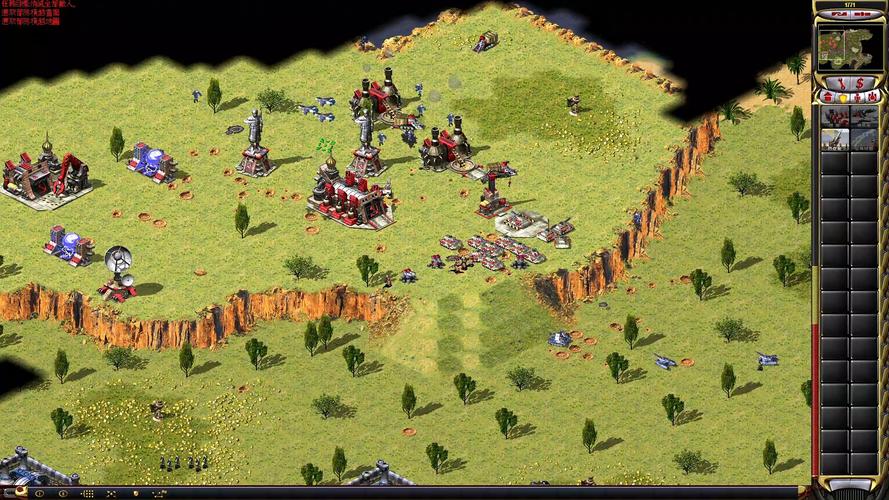Select the first build cameo in sidebar

click(834, 116)
